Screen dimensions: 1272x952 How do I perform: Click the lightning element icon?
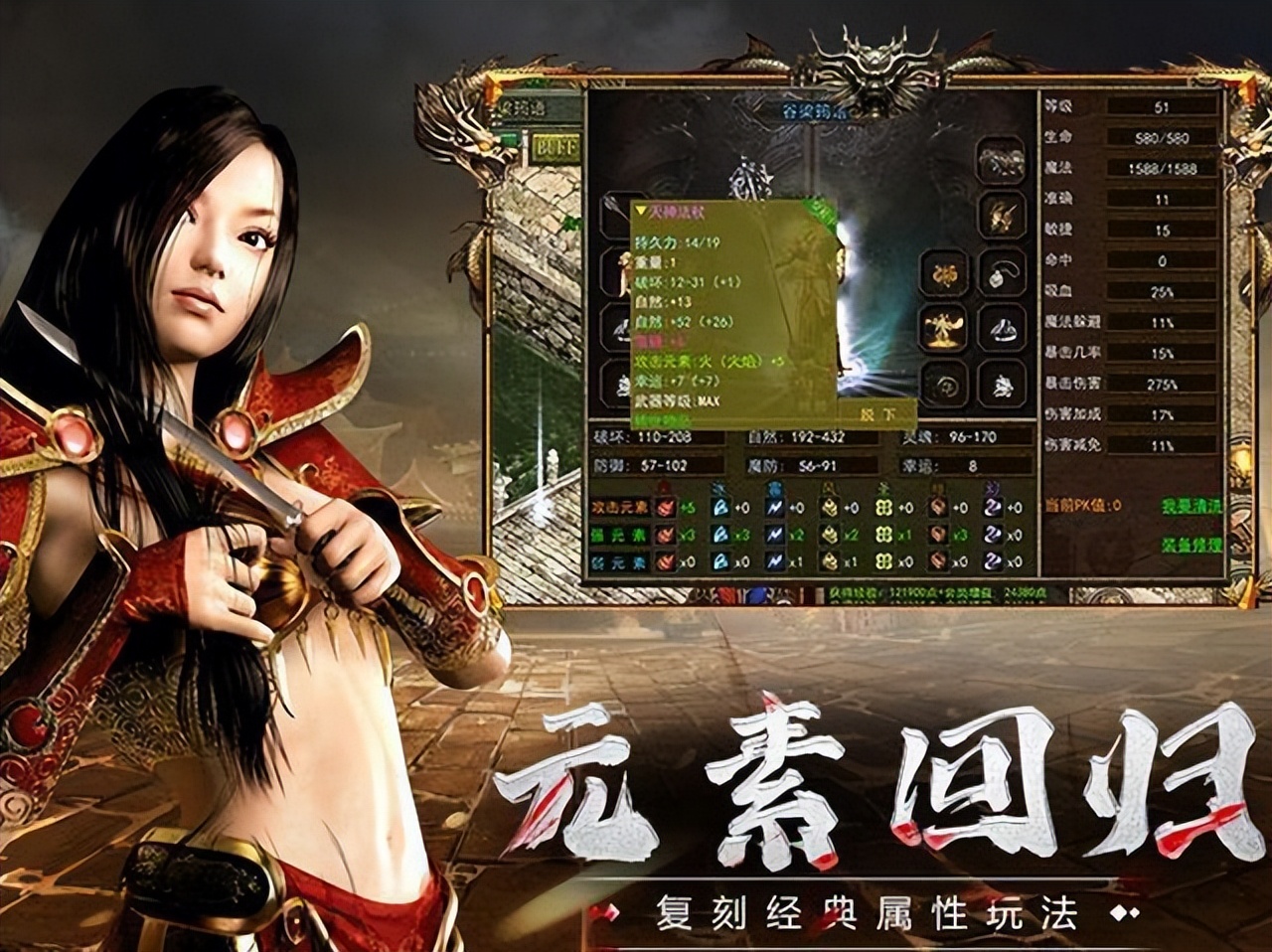[774, 508]
